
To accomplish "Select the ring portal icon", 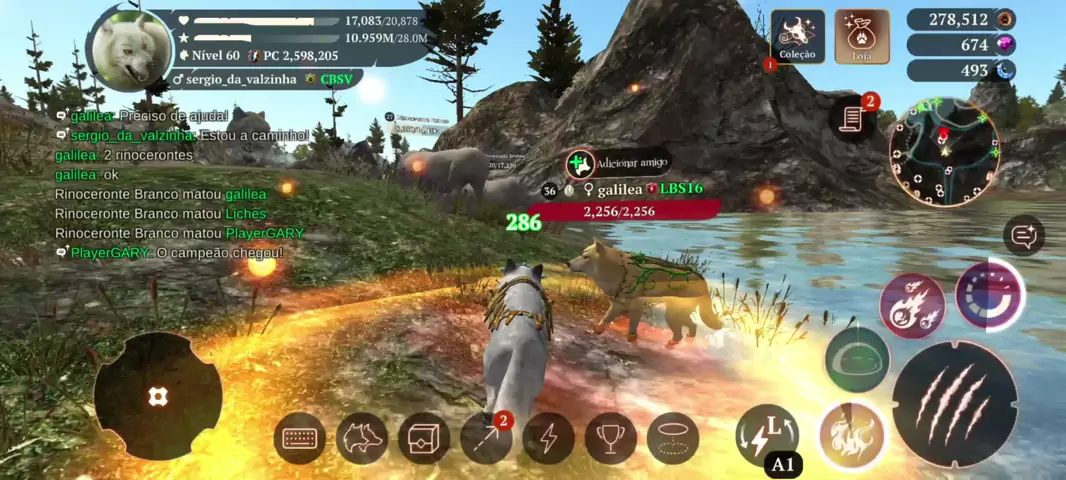I will tap(672, 438).
